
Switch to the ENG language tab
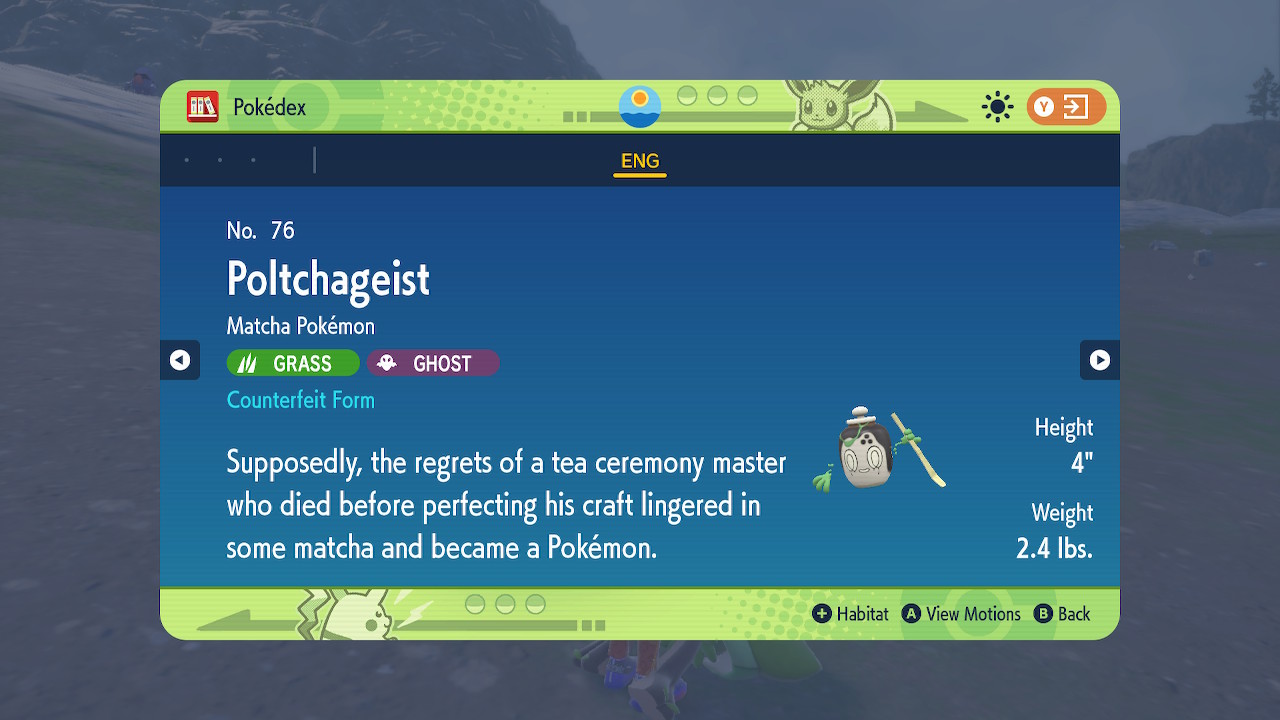pos(639,160)
